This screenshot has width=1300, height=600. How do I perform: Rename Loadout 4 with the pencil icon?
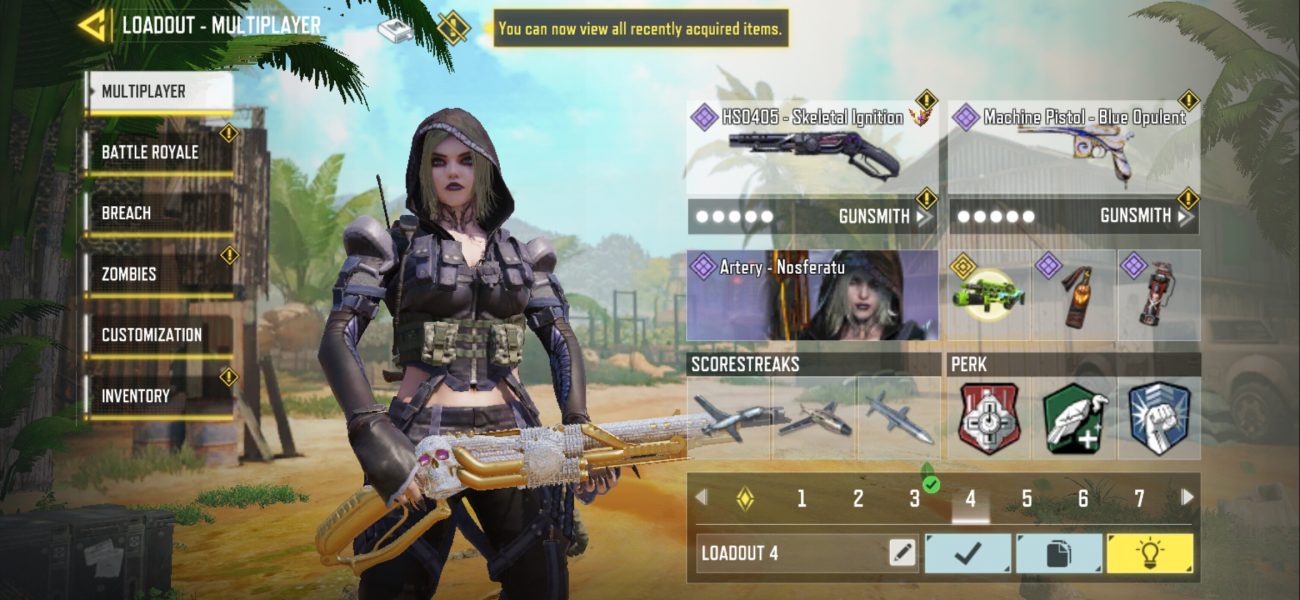pyautogui.click(x=902, y=553)
